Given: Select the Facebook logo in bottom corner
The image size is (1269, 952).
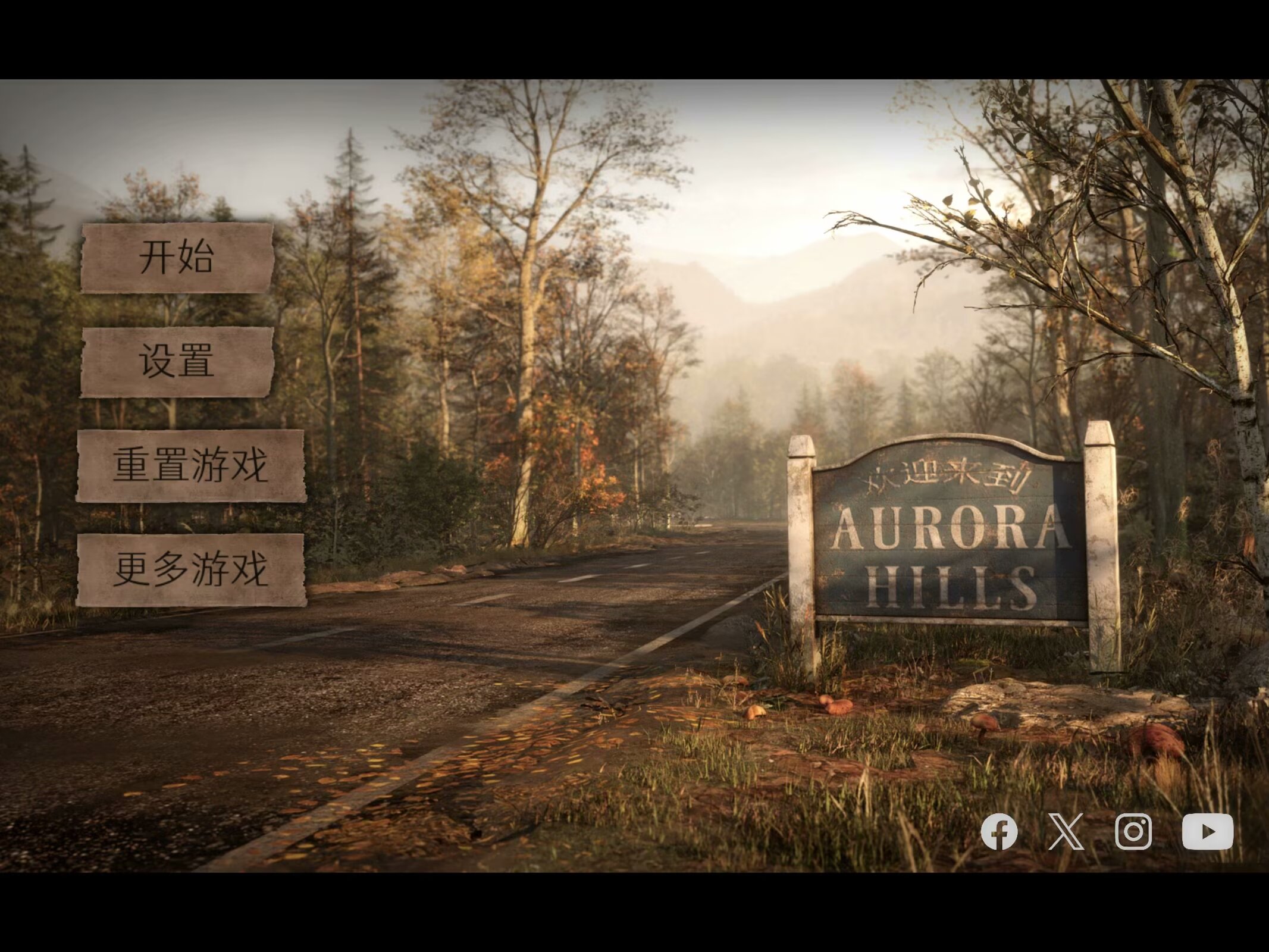Looking at the screenshot, I should [x=999, y=832].
